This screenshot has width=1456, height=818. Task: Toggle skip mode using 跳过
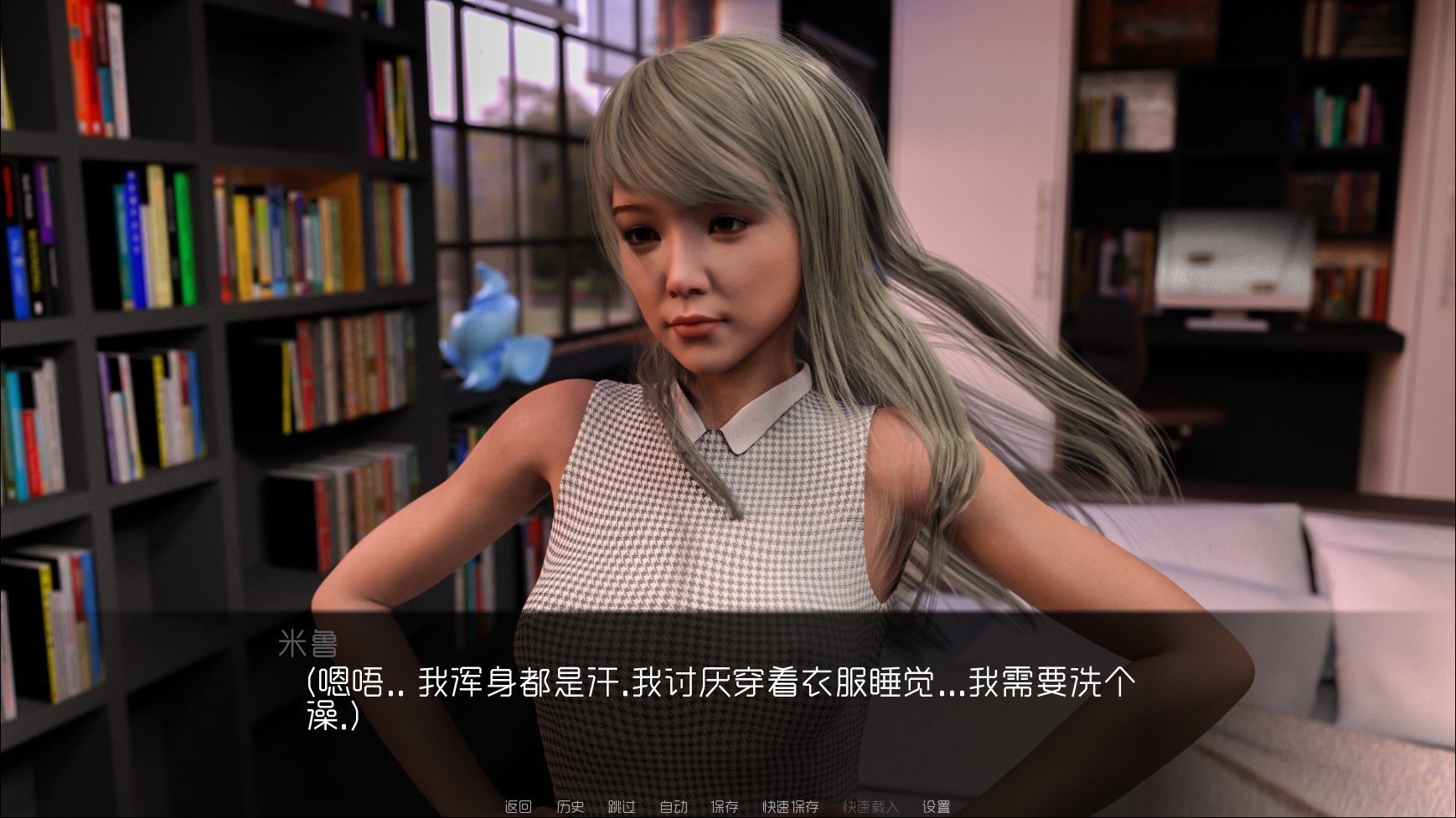(x=622, y=806)
